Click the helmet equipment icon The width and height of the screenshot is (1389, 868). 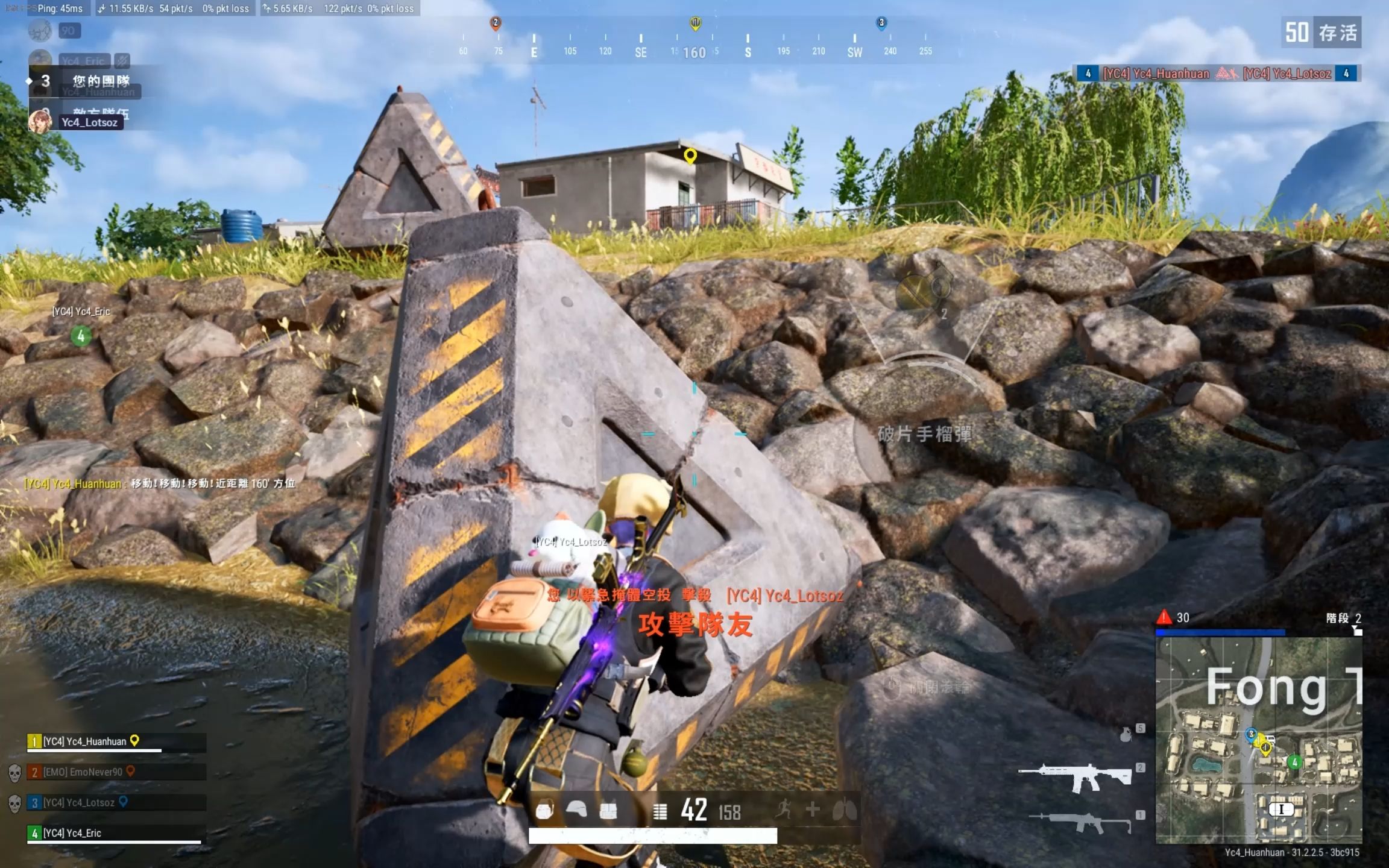coord(576,810)
